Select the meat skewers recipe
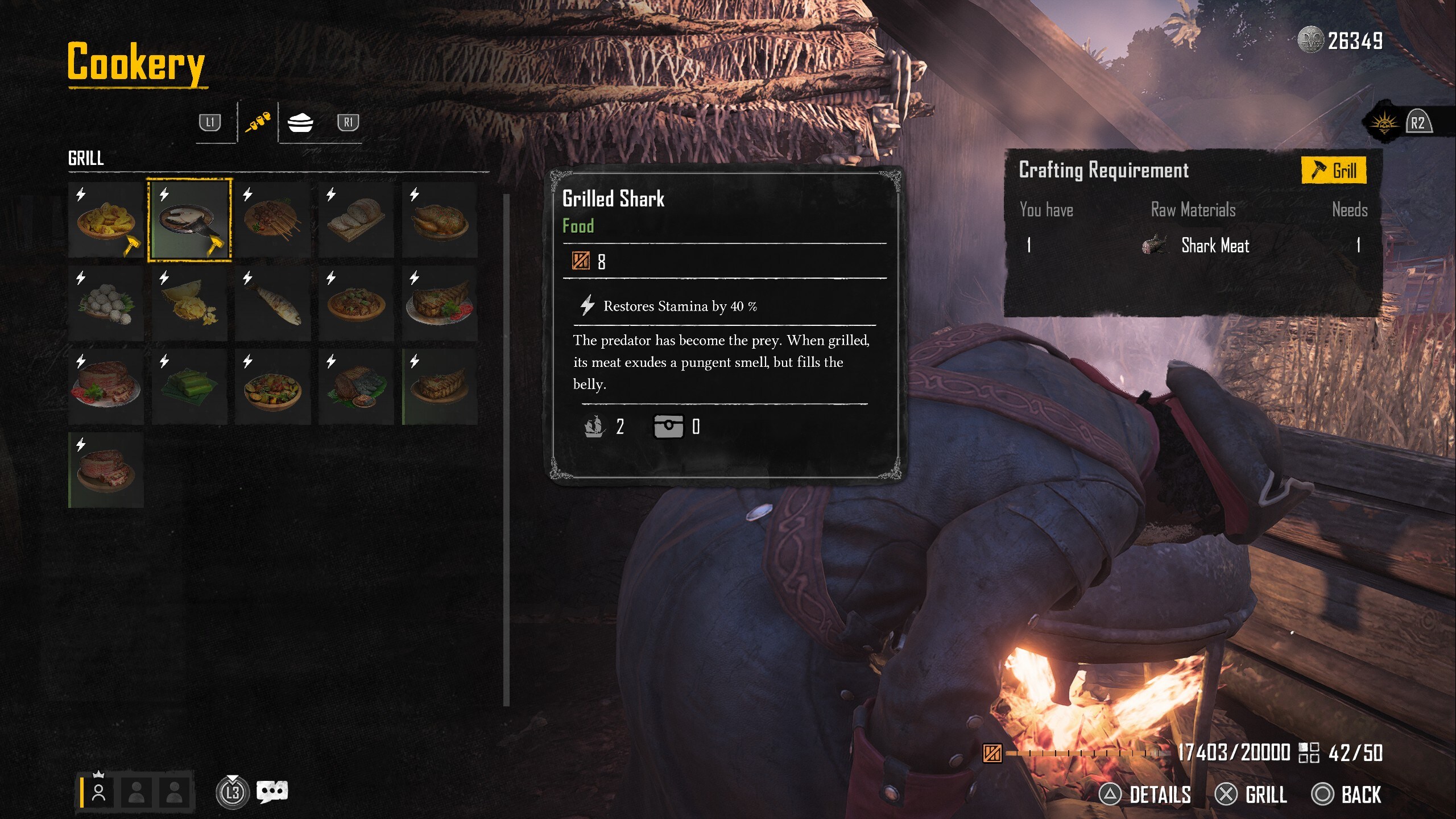Image resolution: width=1456 pixels, height=819 pixels. tap(273, 220)
